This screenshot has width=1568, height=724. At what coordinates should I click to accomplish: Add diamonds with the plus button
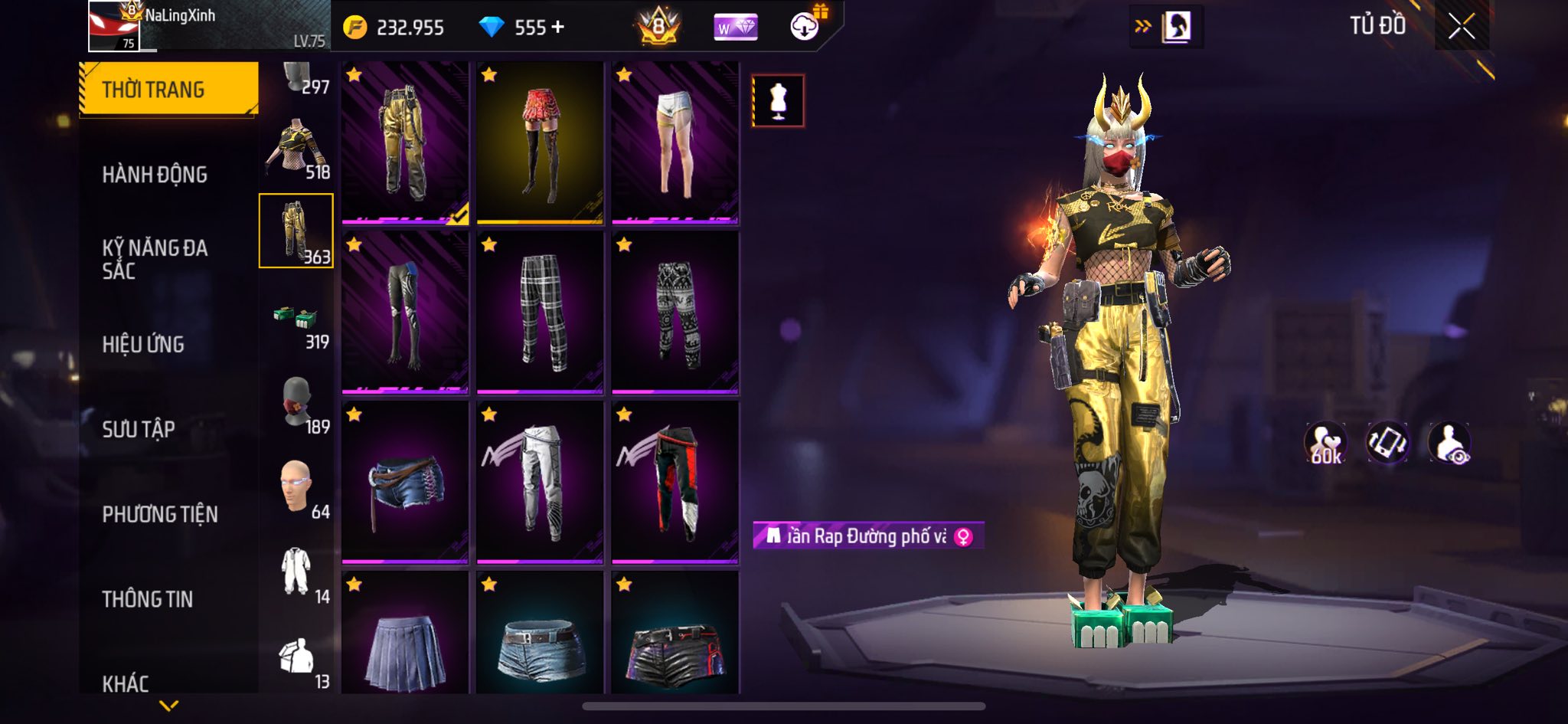[x=558, y=28]
